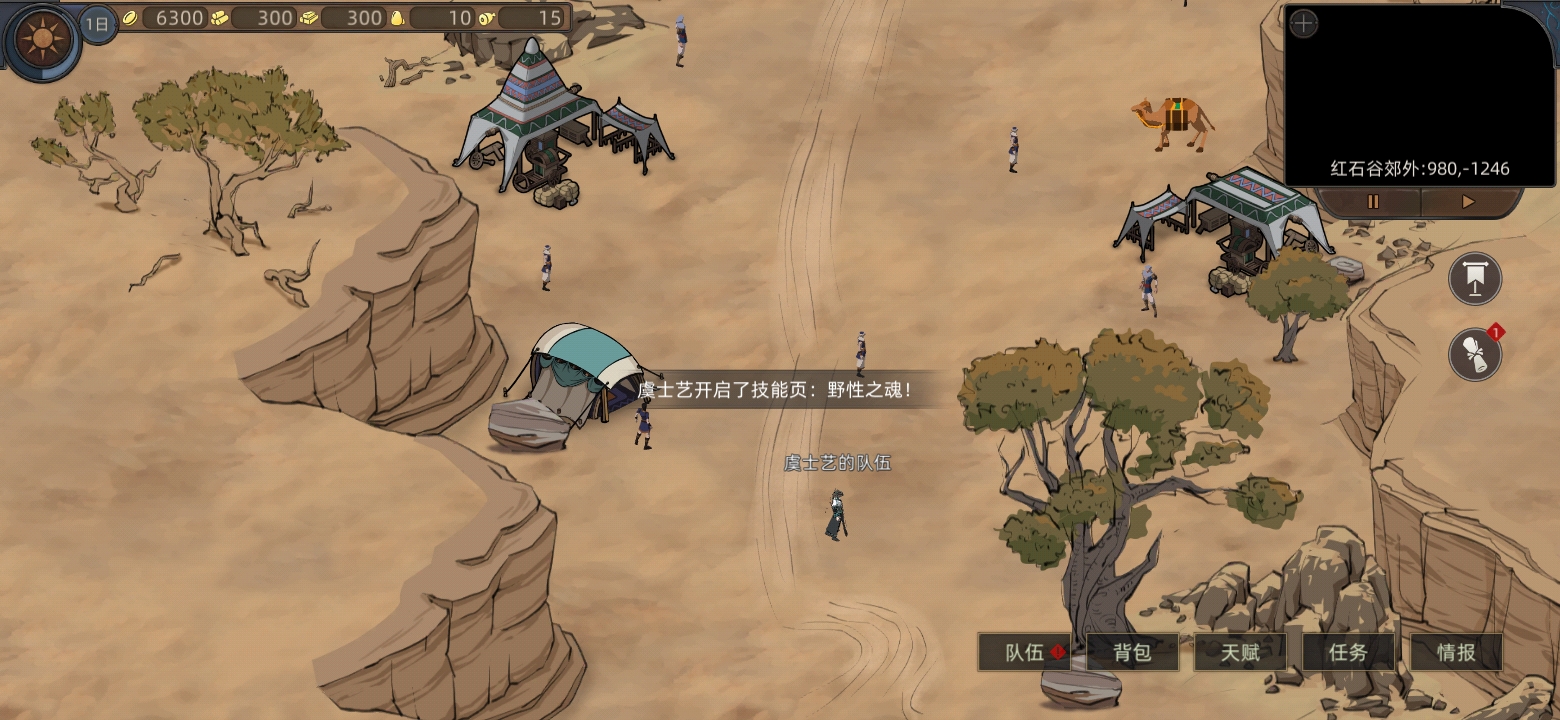Open the 任务 quests list
The height and width of the screenshot is (720, 1560).
1348,653
